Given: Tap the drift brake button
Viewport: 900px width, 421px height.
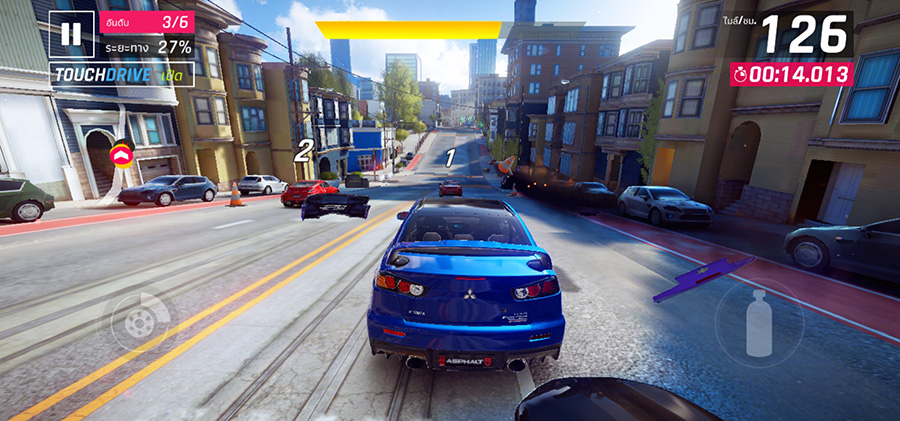Looking at the screenshot, I should [x=140, y=322].
